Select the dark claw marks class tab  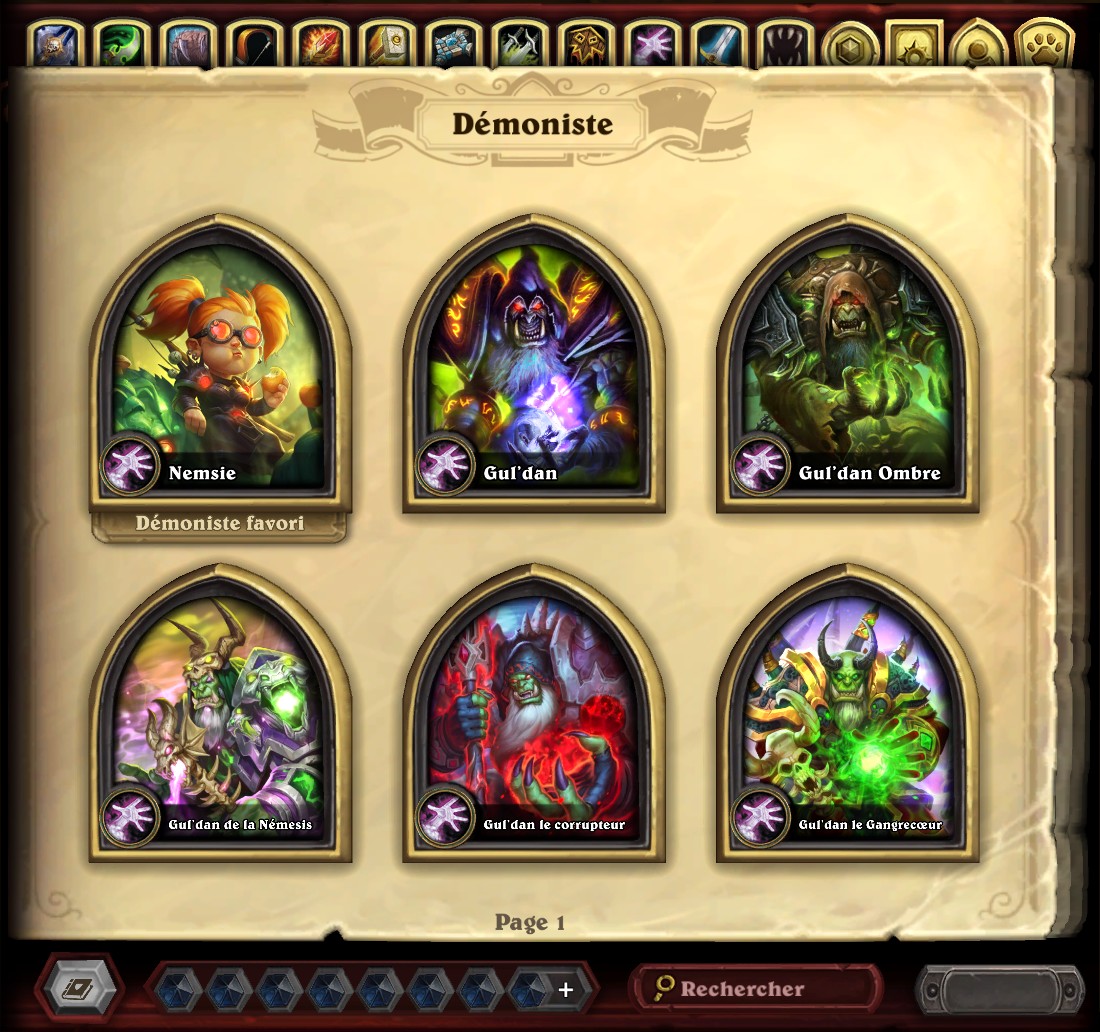pos(783,45)
